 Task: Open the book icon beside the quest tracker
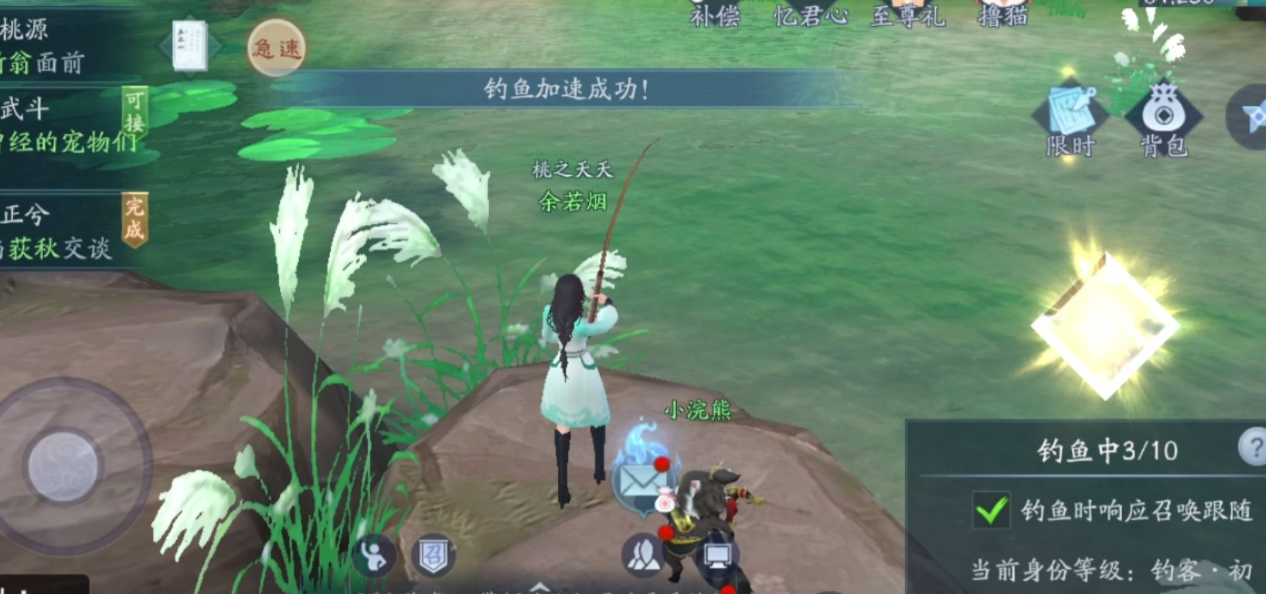click(x=189, y=47)
